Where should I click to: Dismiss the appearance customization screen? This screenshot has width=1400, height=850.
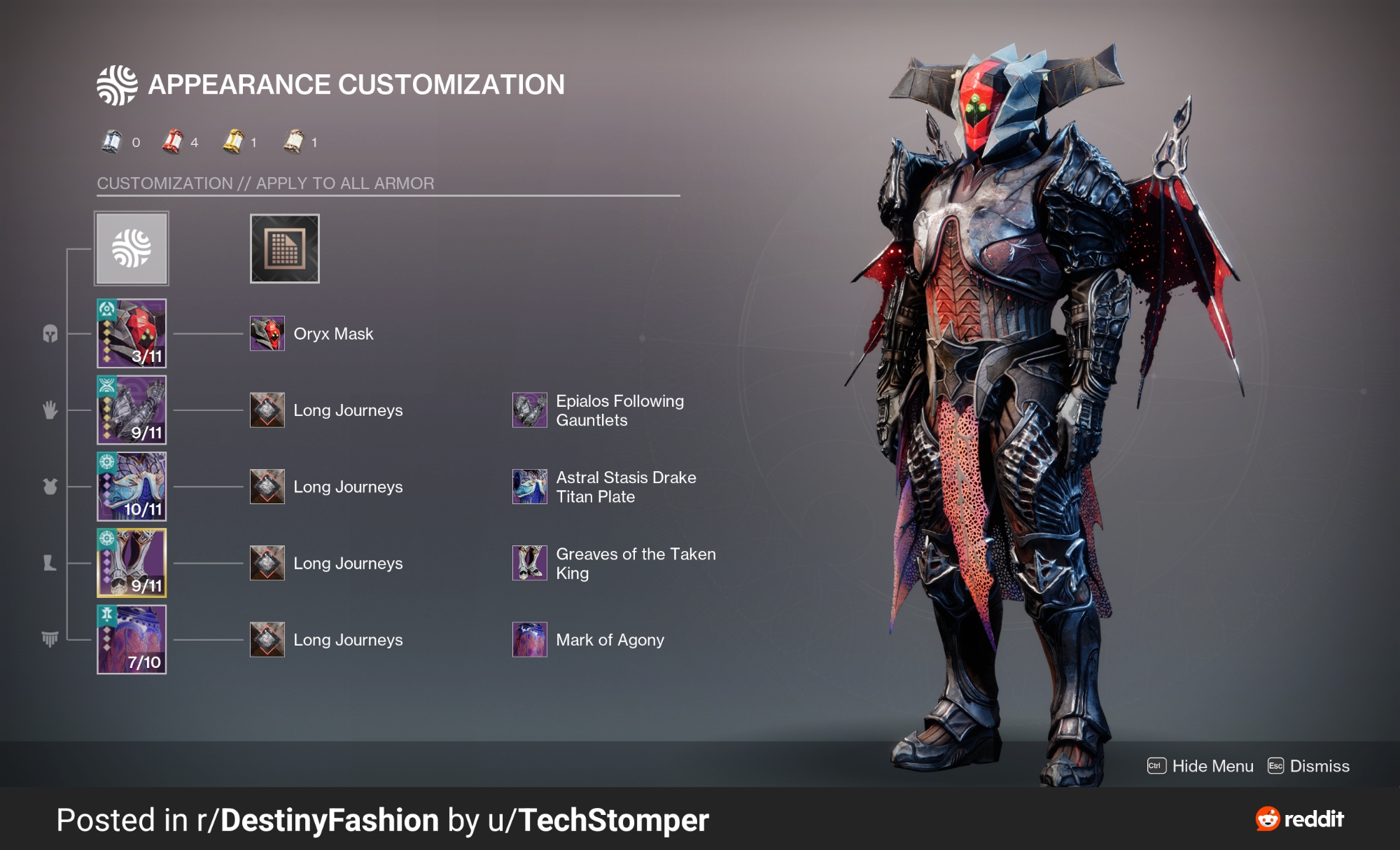(x=1308, y=766)
